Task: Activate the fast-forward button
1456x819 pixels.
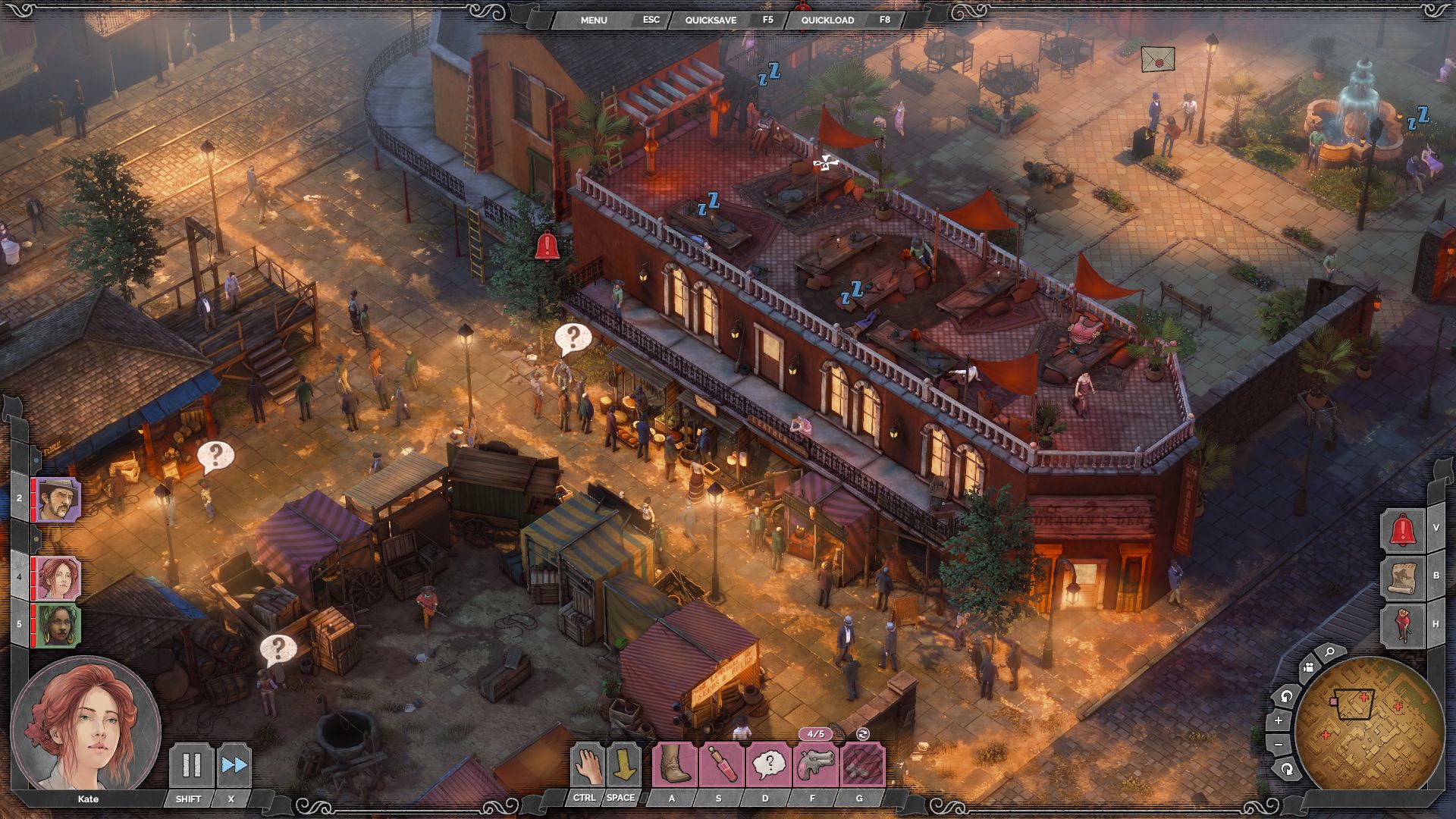Action: coord(234,764)
